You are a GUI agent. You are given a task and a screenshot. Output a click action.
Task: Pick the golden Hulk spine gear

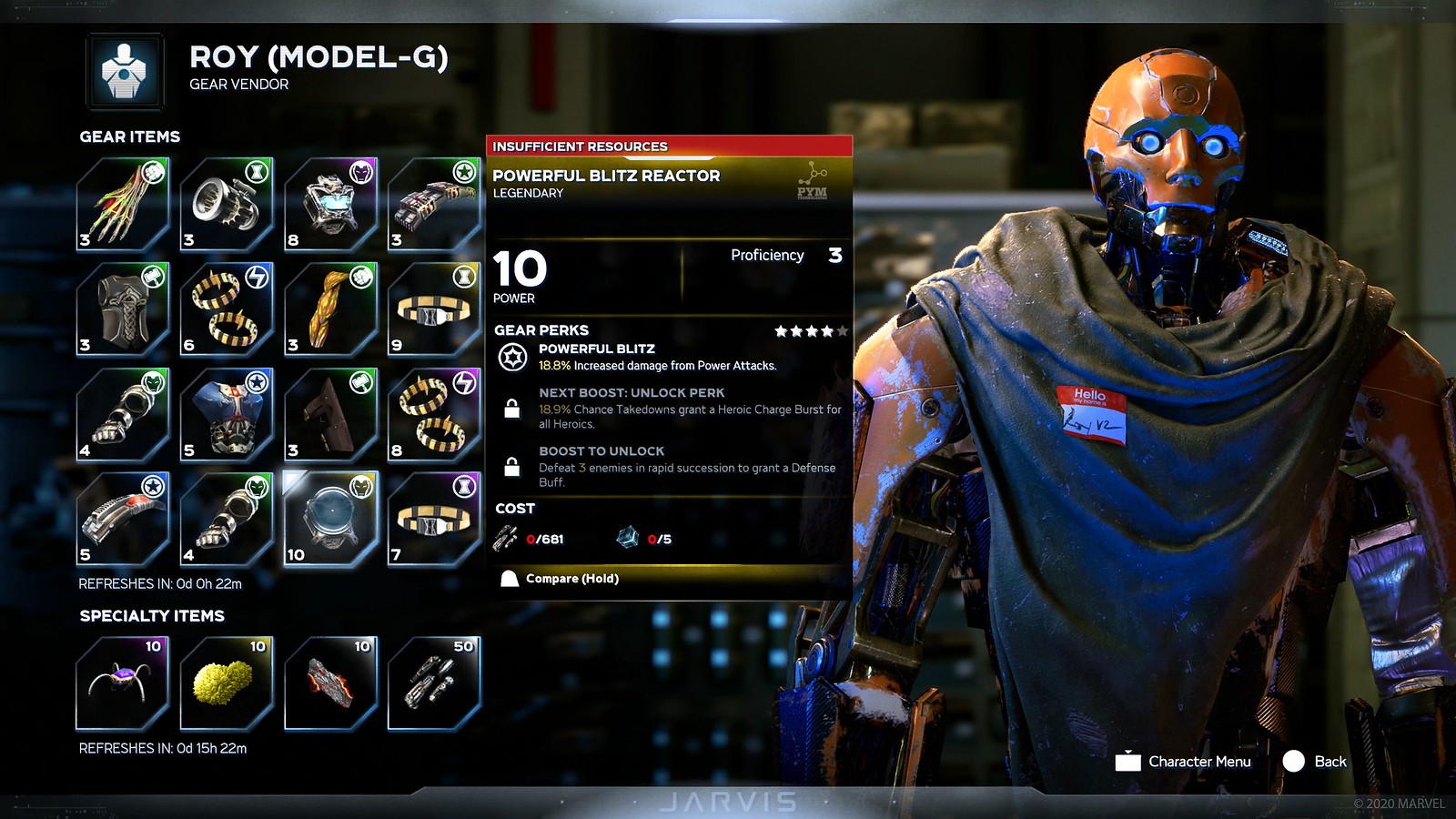click(330, 309)
